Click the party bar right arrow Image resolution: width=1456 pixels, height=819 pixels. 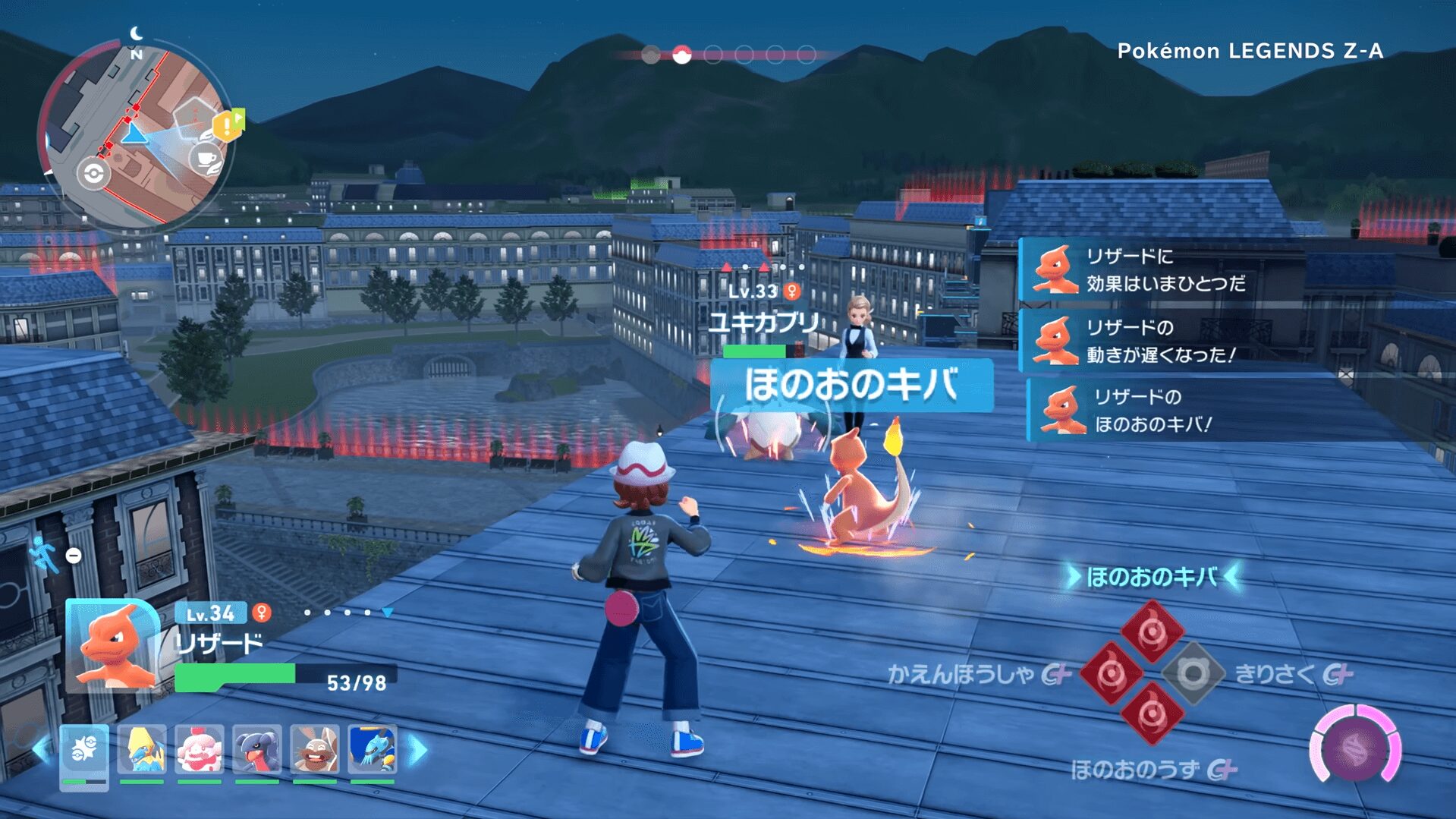tap(418, 750)
